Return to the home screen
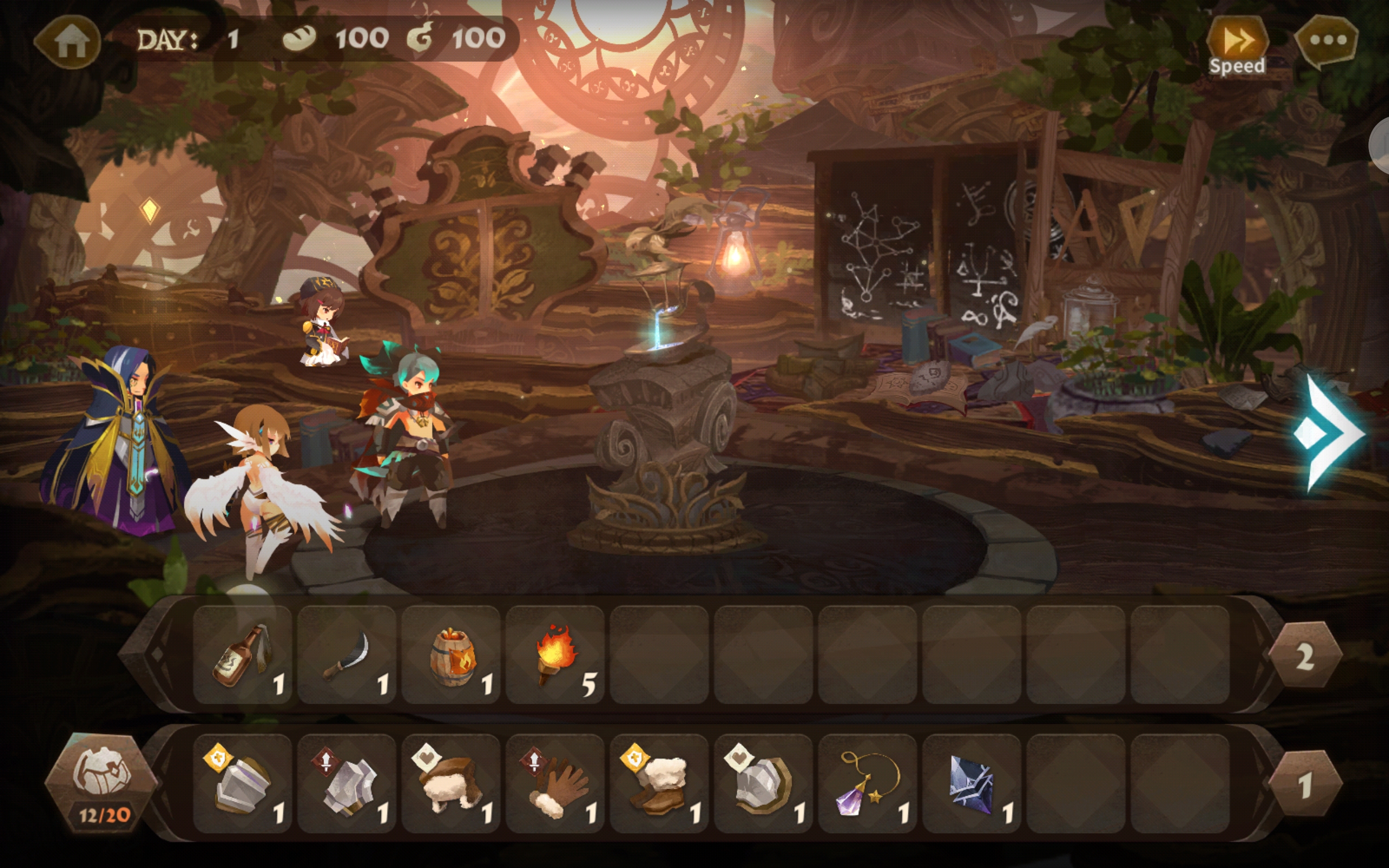The image size is (1389, 868). [70, 41]
